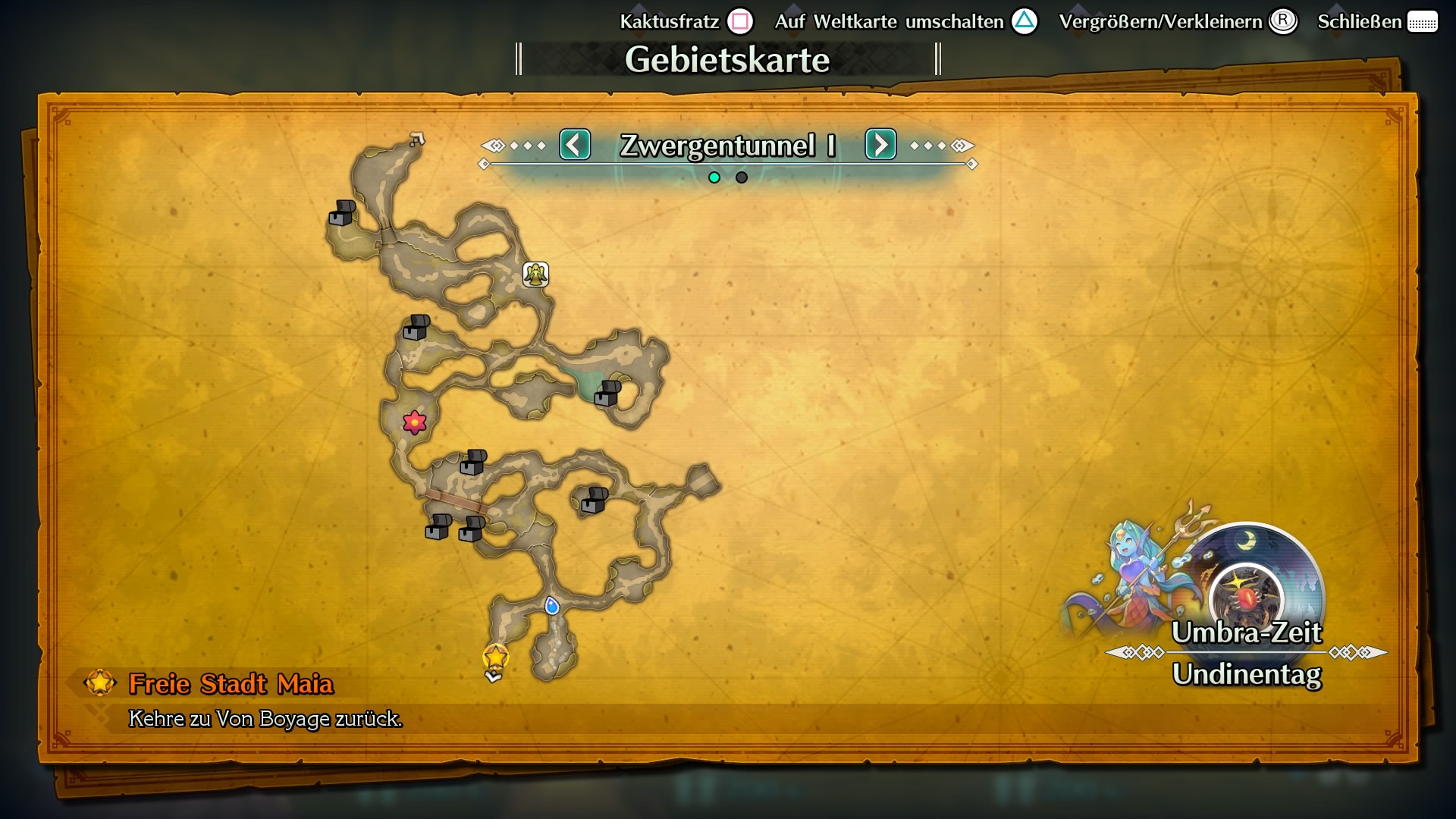Select the goddess statue marker on the map
1456x819 pixels.
535,275
